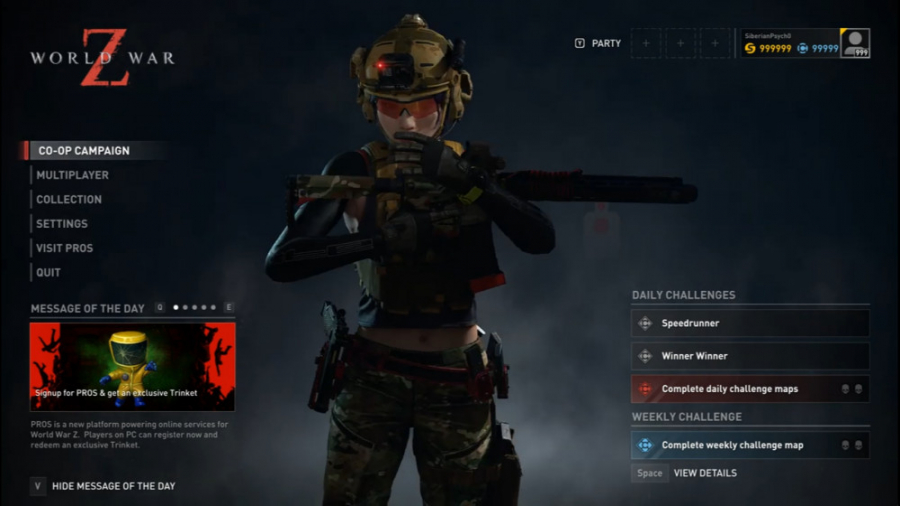The height and width of the screenshot is (506, 900).
Task: Click the World War Z logo
Action: [x=102, y=57]
